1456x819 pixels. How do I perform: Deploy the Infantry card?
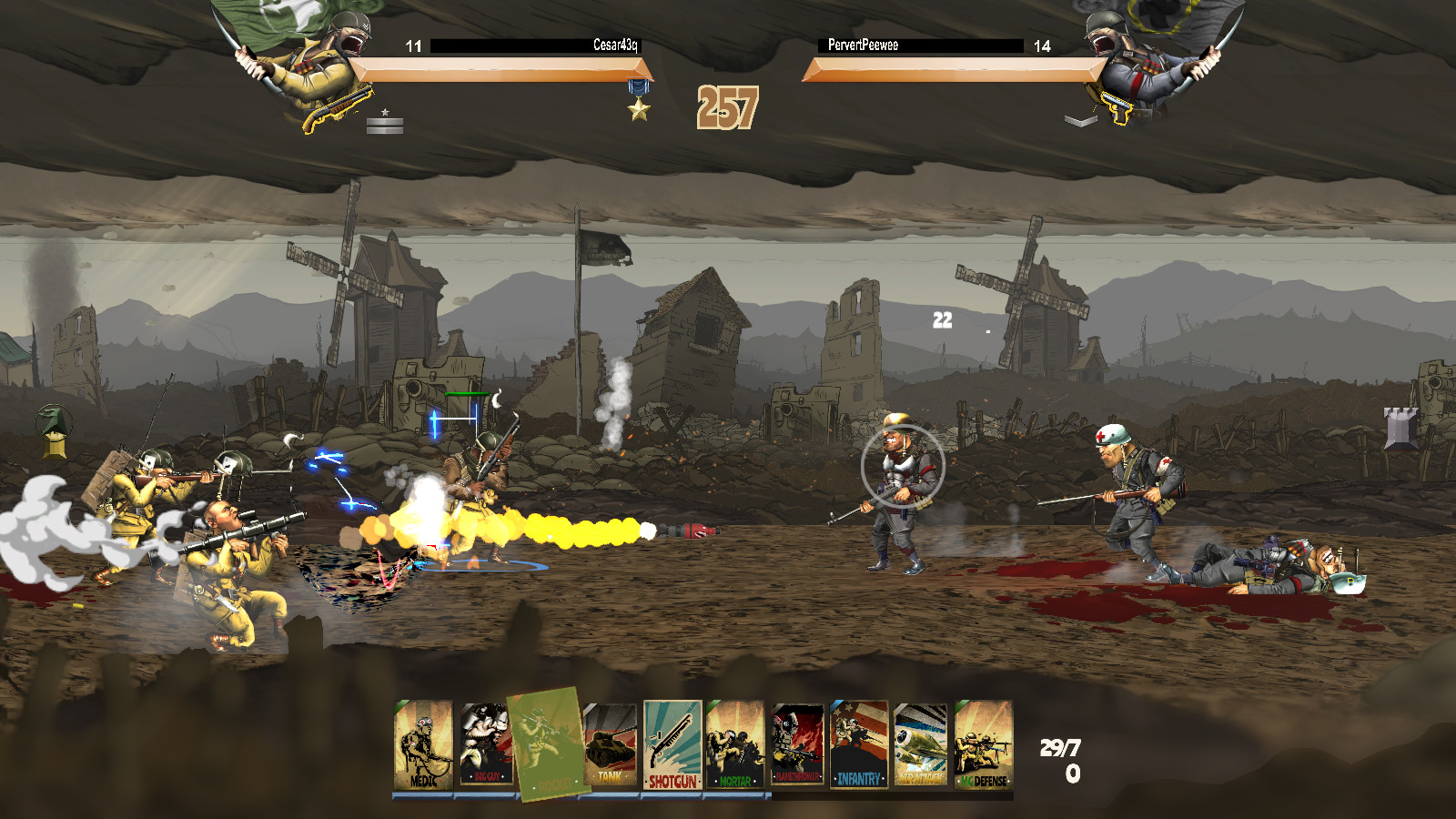pos(859,745)
